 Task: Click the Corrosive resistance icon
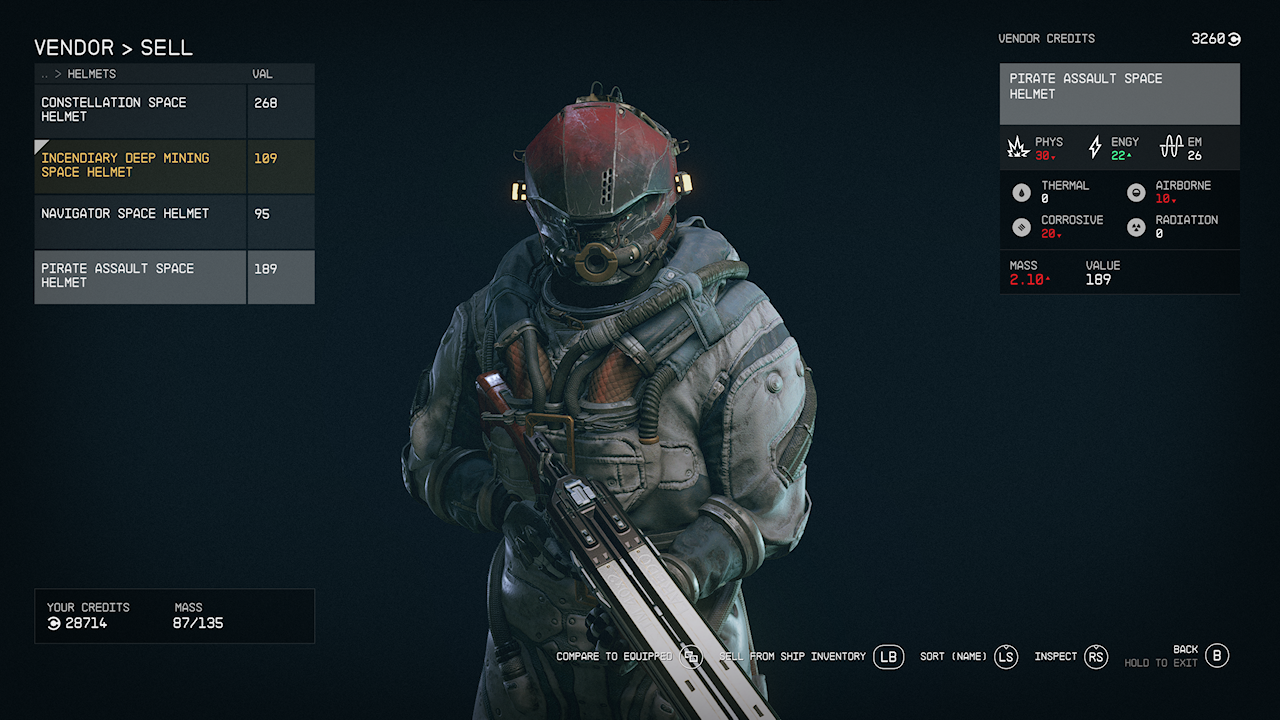[1021, 226]
